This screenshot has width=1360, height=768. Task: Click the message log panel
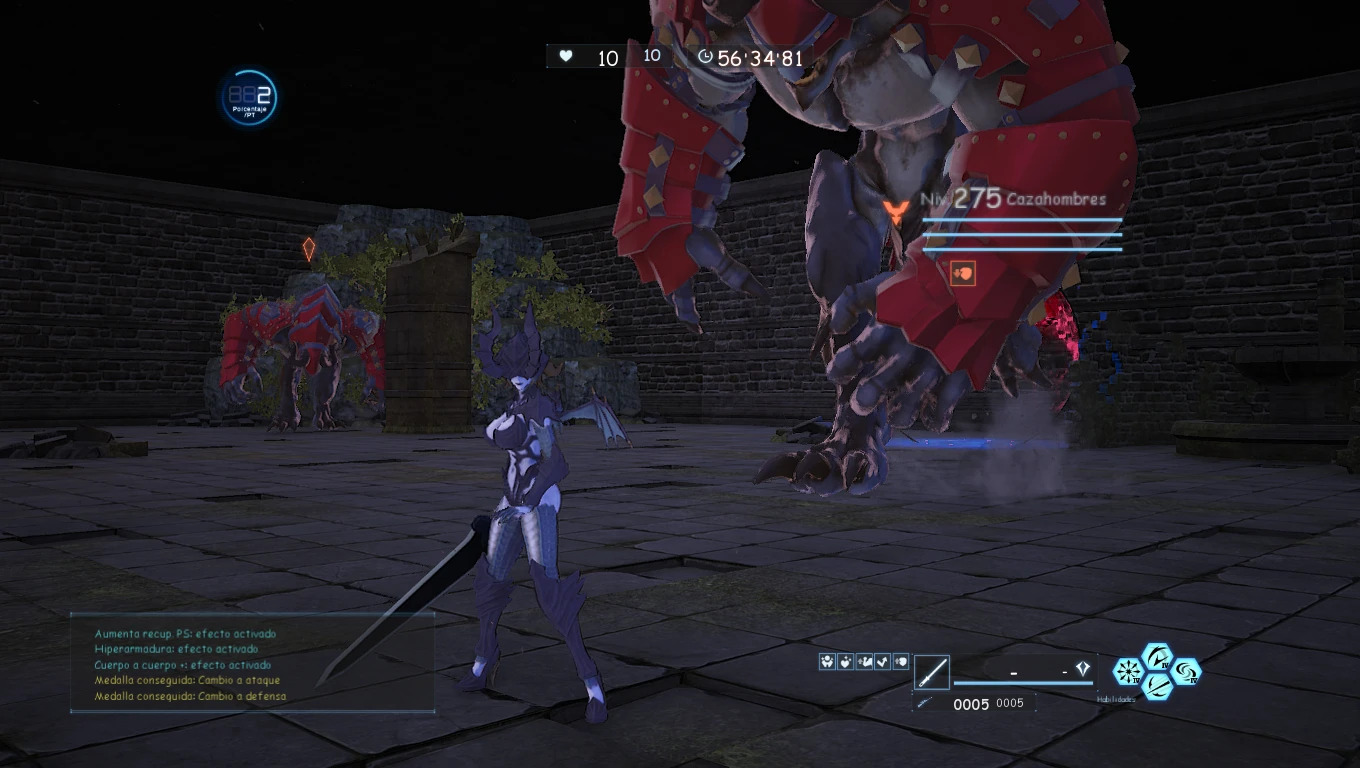pyautogui.click(x=252, y=663)
